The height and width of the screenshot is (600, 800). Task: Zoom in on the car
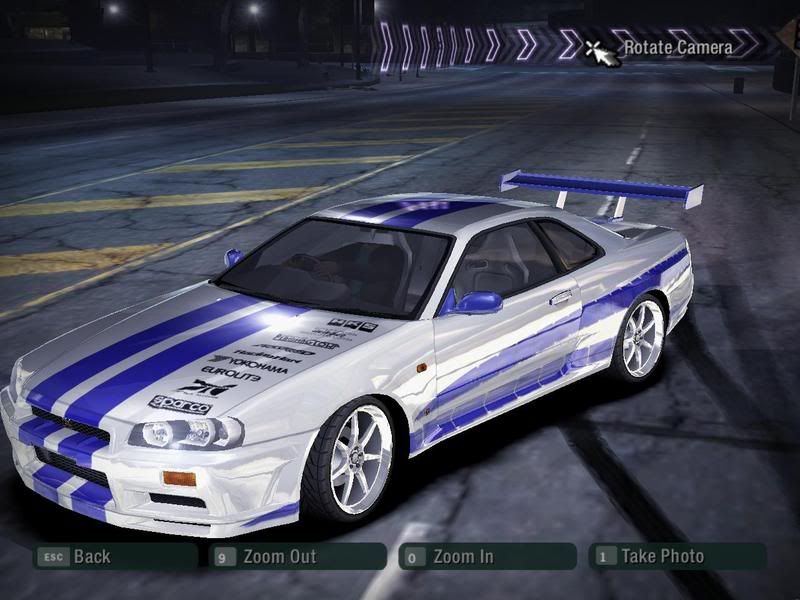[462, 556]
